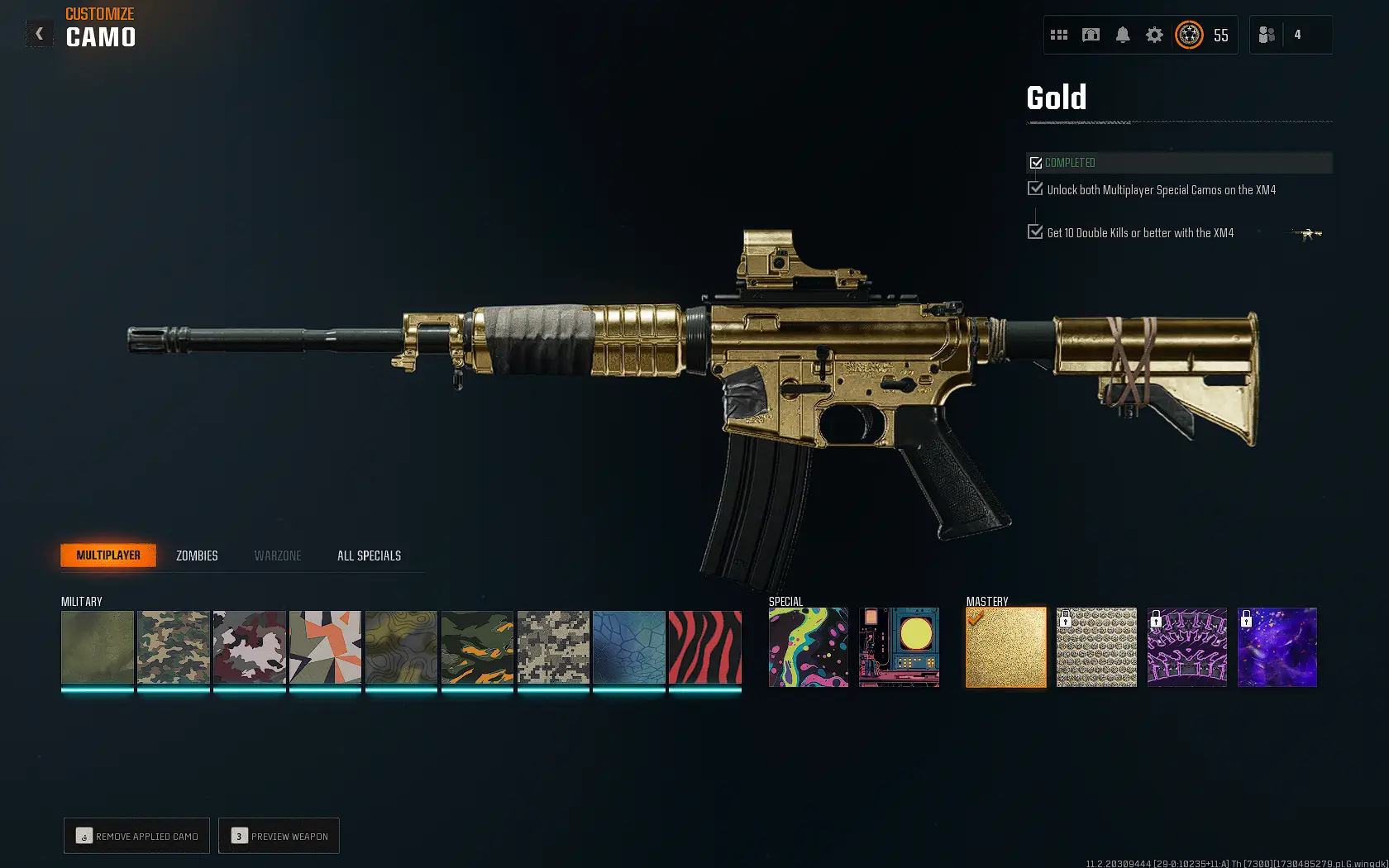Open the social chat icon in the top bar

1091,35
